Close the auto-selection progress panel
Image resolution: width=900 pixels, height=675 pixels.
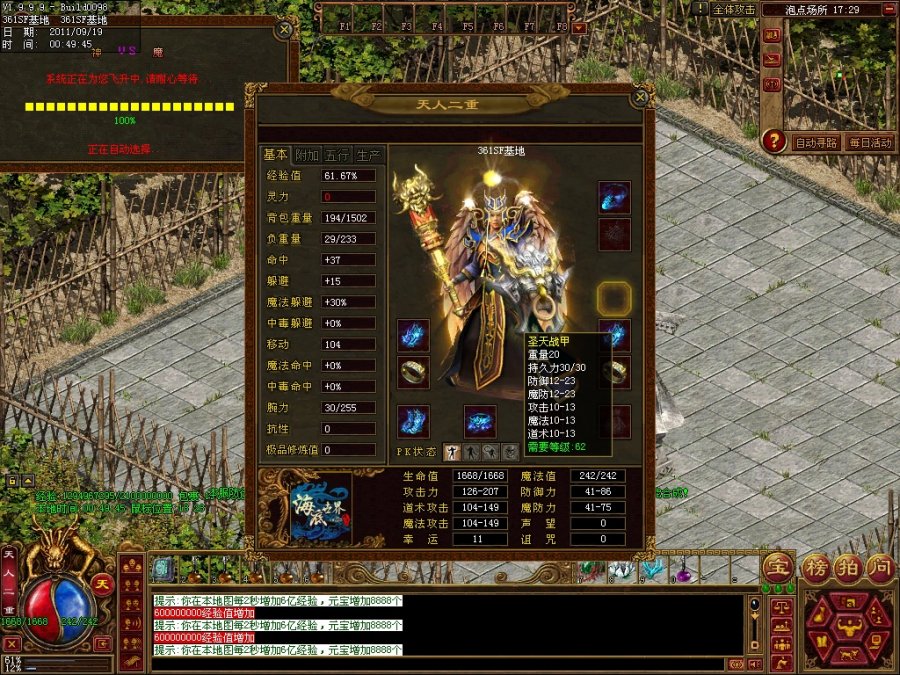click(x=285, y=30)
